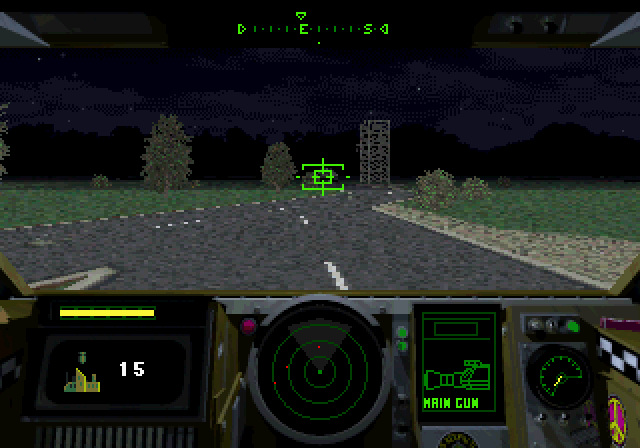The image size is (640, 448).
Task: Click the magenta indicator light beside the radar
Action: [x=247, y=325]
